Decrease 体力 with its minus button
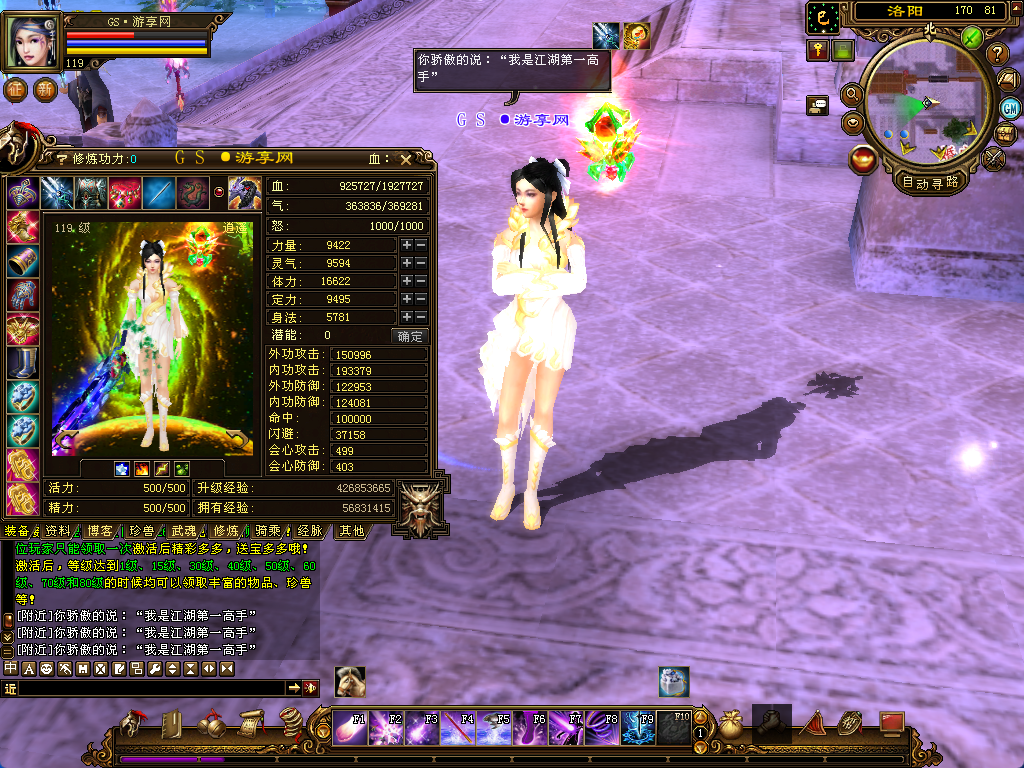 421,281
